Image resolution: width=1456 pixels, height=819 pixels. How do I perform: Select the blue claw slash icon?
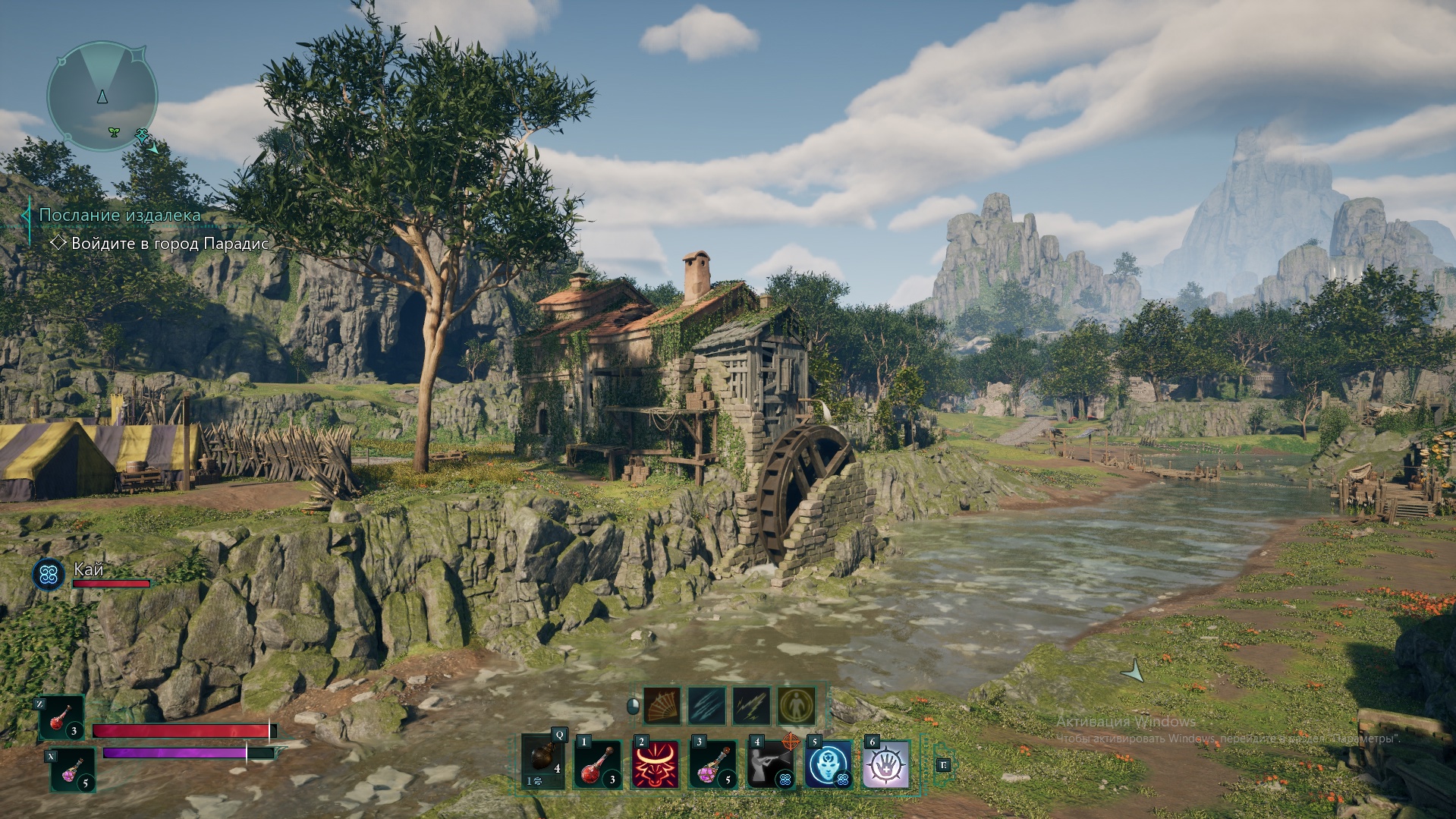coord(706,707)
